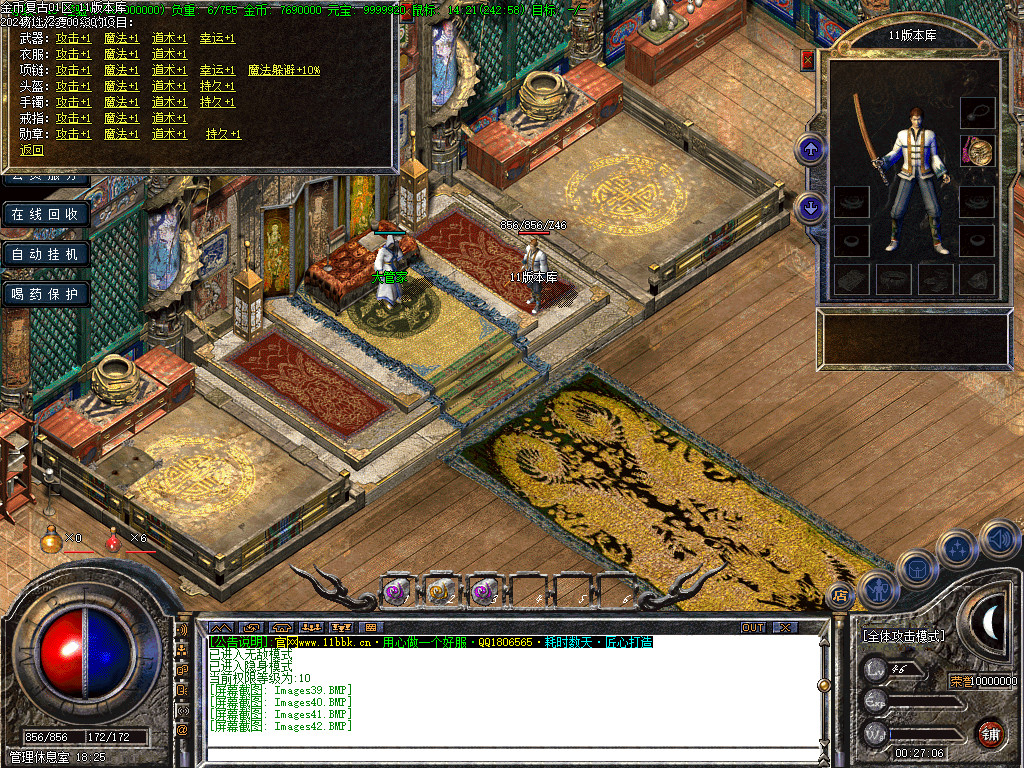Choose the 魔法躲避+10% option
This screenshot has width=1024, height=768.
click(284, 71)
